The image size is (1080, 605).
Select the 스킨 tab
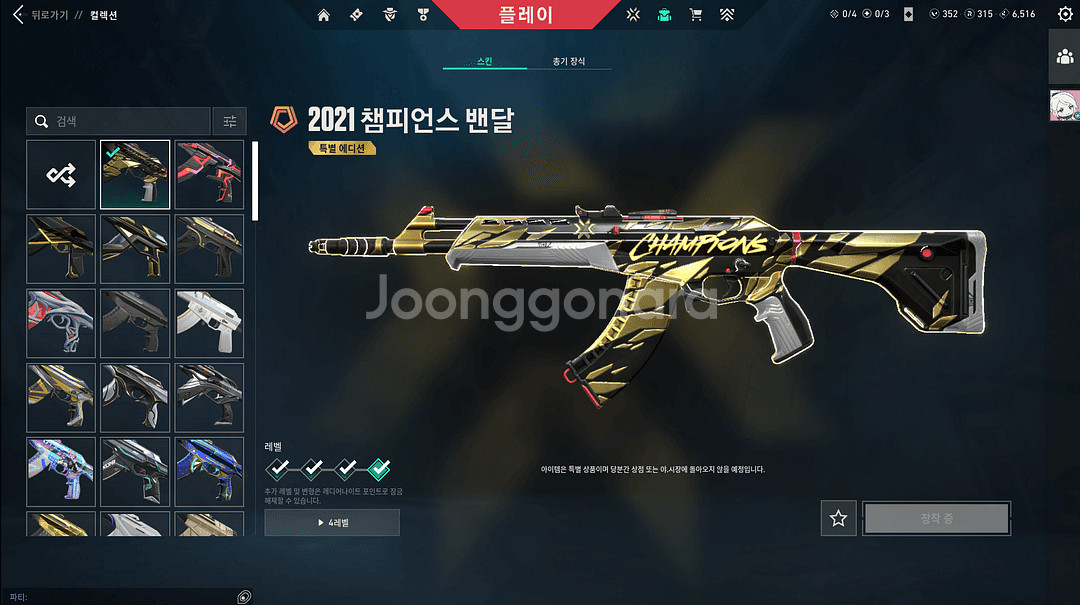pos(485,62)
